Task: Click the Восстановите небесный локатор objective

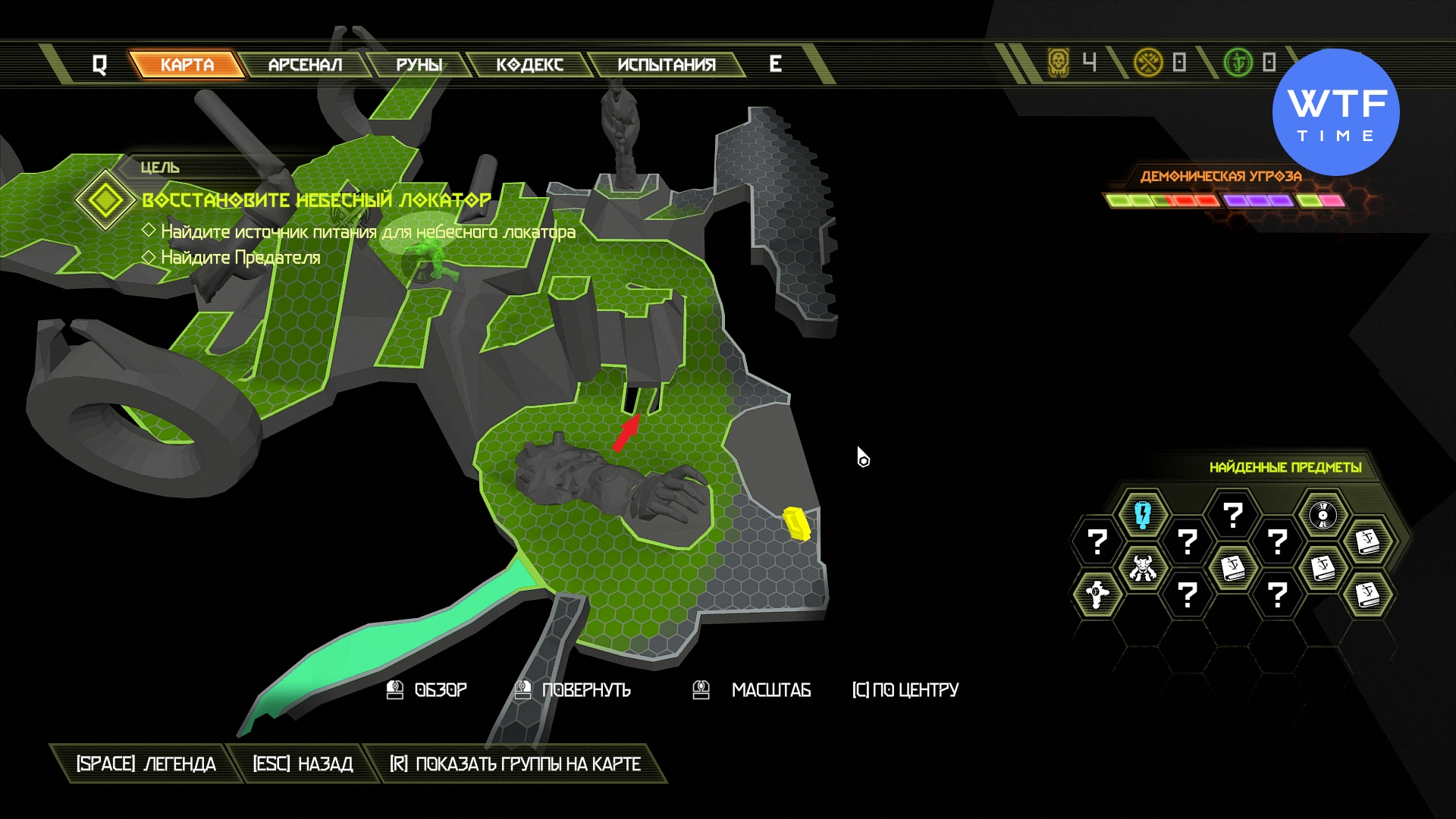Action: click(316, 200)
